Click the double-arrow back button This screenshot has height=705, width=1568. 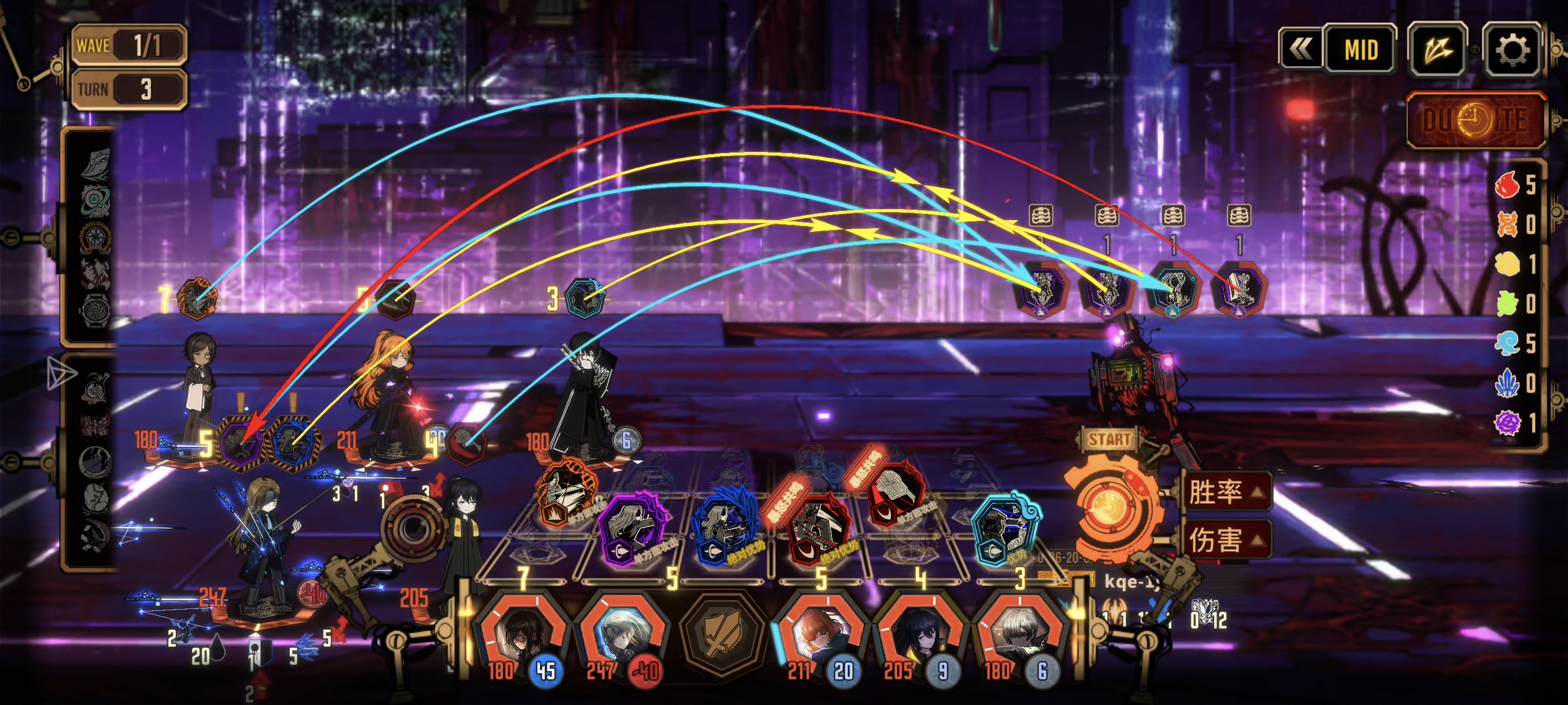1301,50
